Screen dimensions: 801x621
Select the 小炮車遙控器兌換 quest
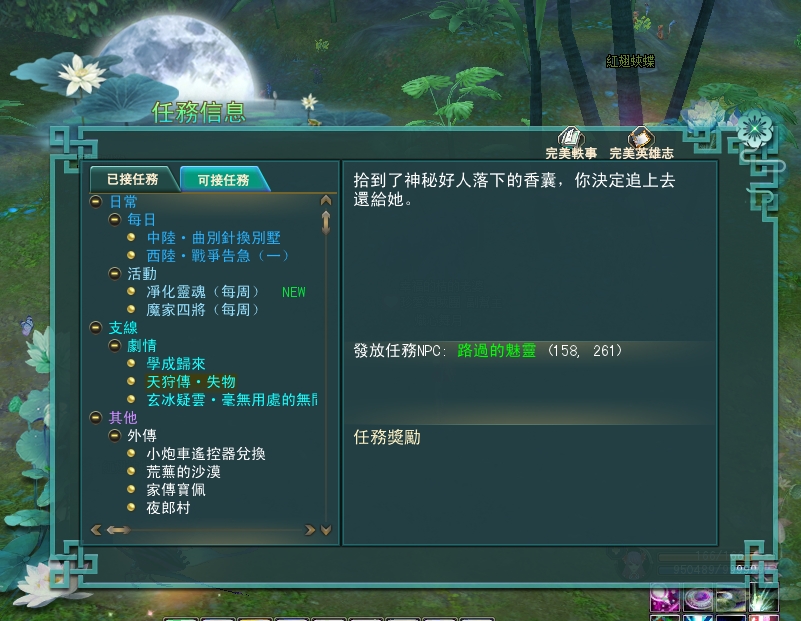click(x=206, y=454)
